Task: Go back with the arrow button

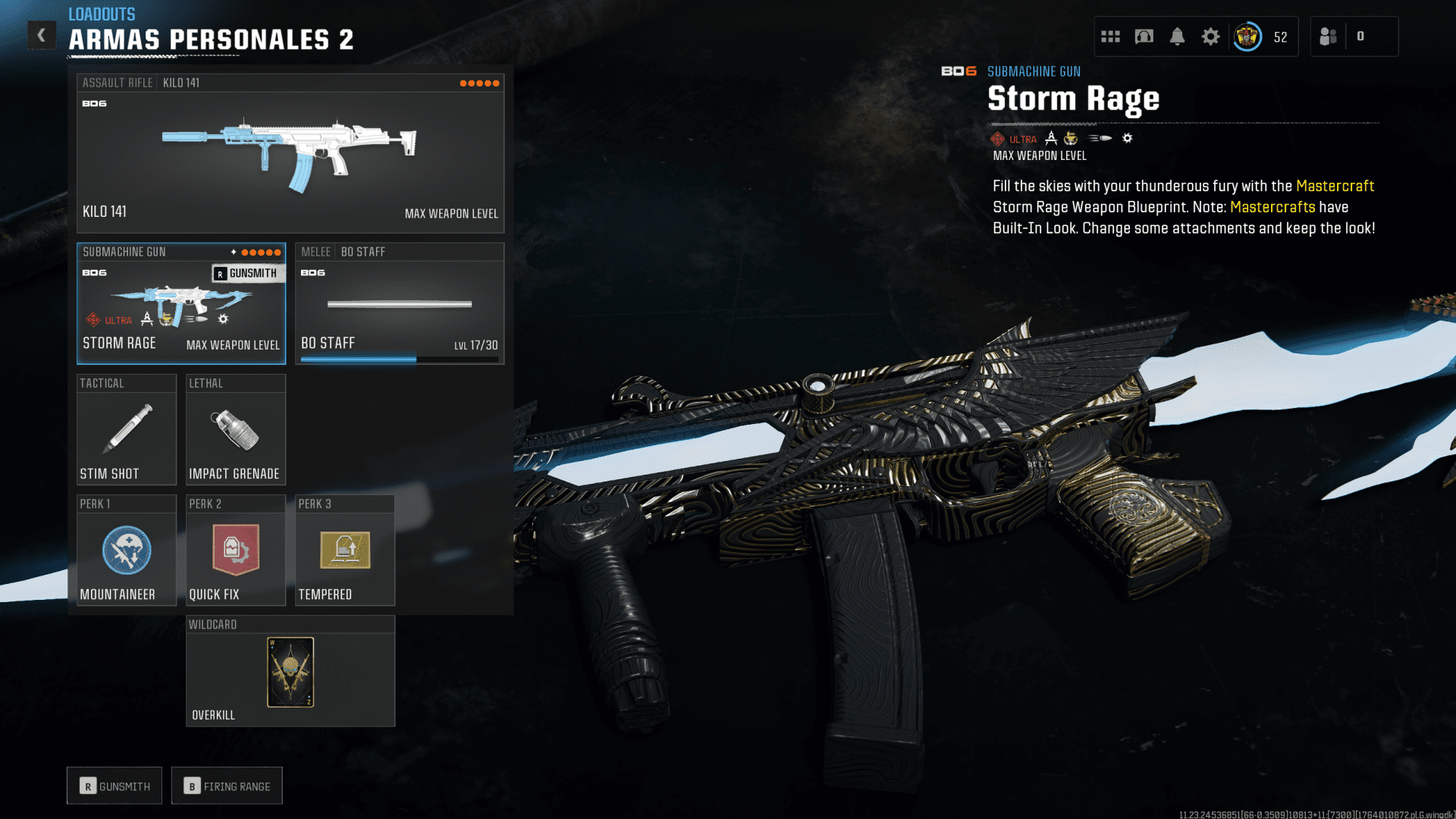Action: click(42, 35)
